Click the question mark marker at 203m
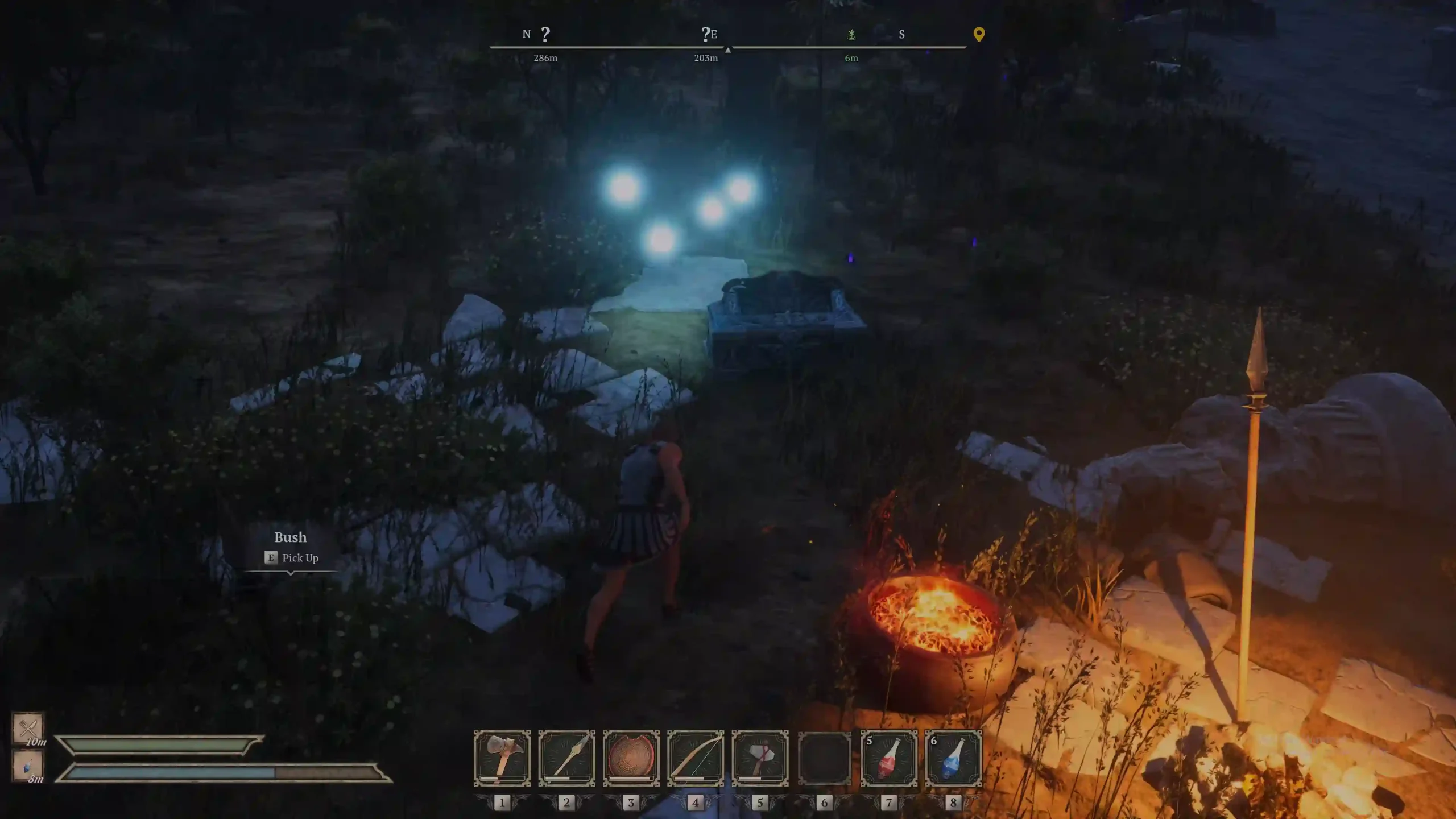Screen dimensions: 1456x819 (x=705, y=35)
